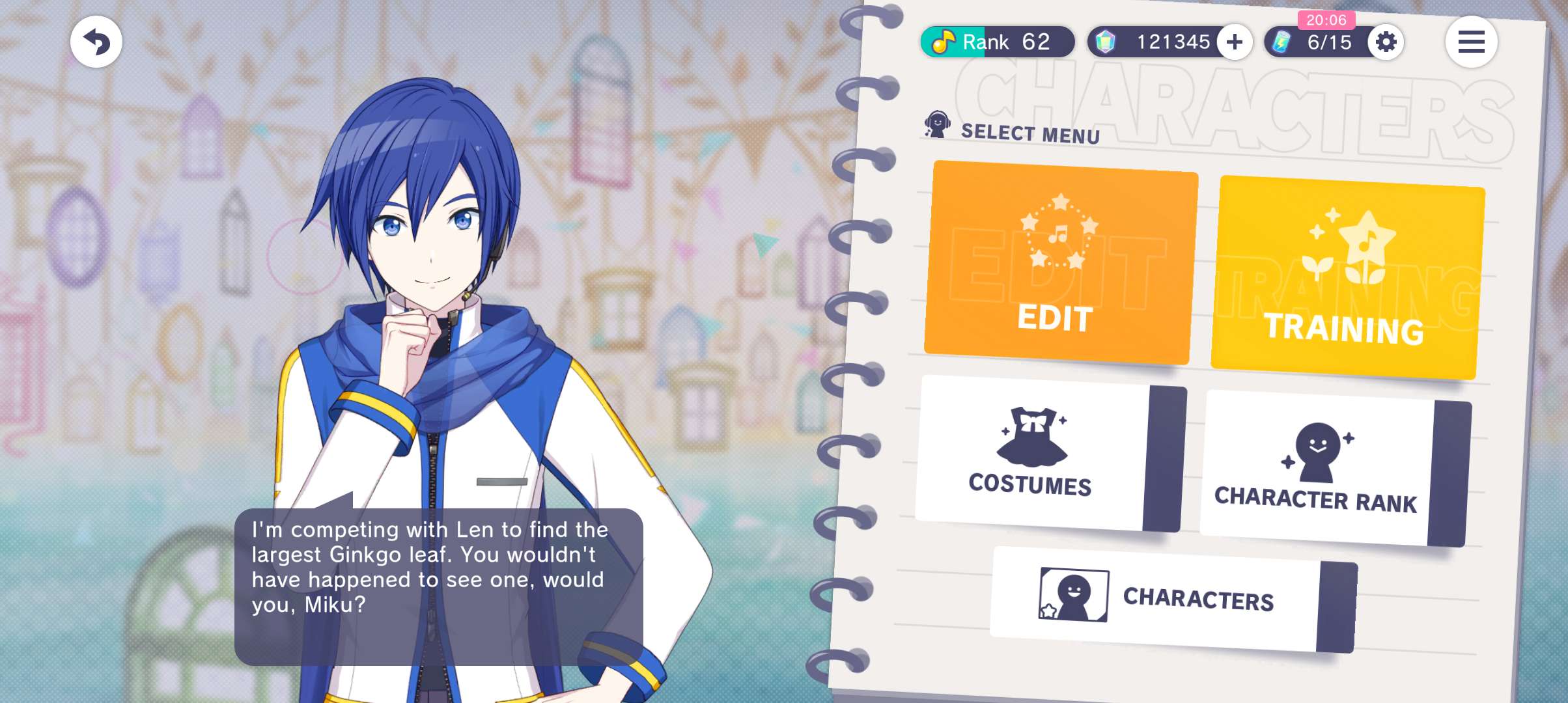Open the Edit menu tile
The width and height of the screenshot is (1568, 703).
(1059, 263)
